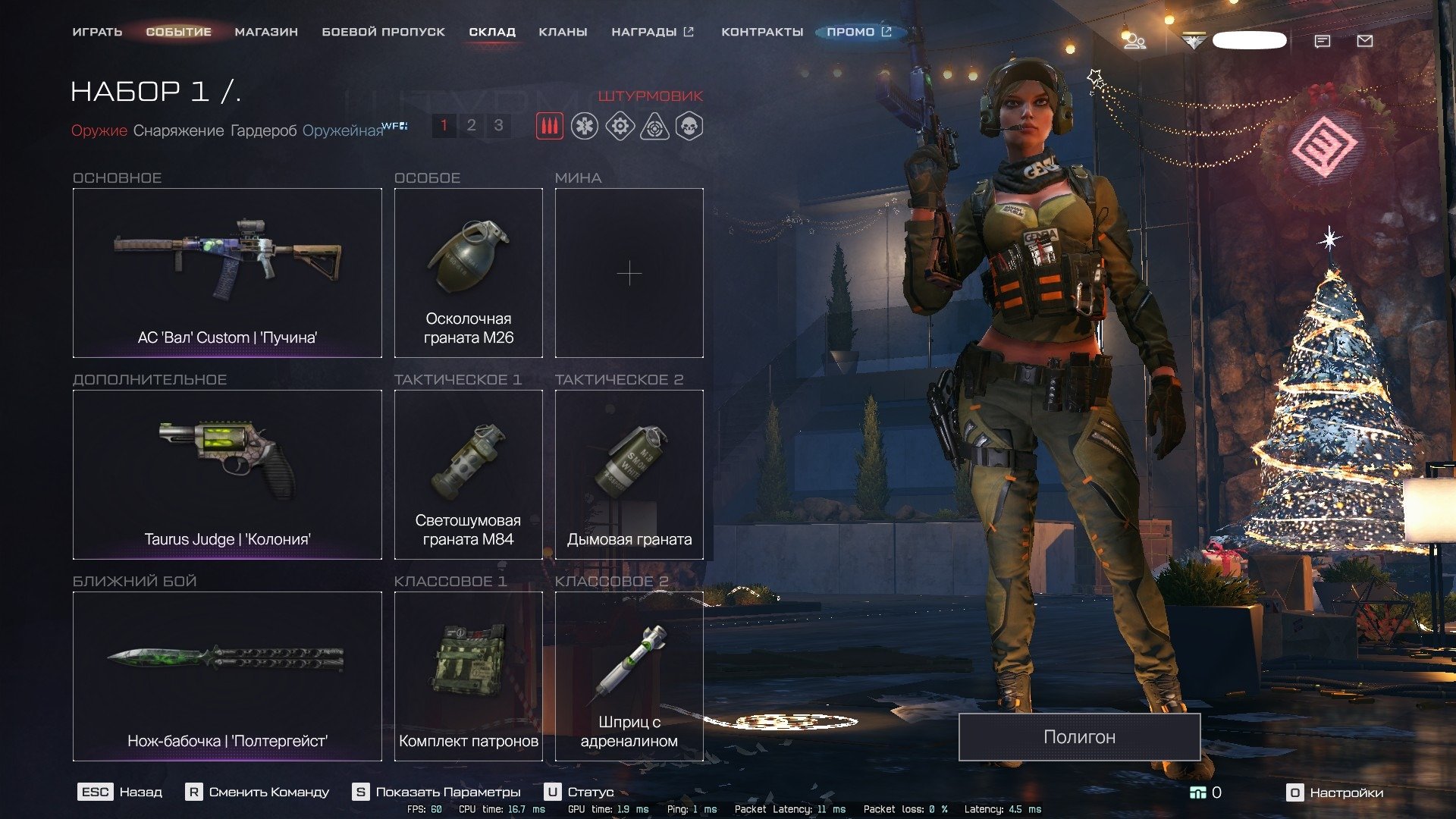
Task: Select the Taurus Judge secondary weapon slot
Action: click(x=227, y=474)
